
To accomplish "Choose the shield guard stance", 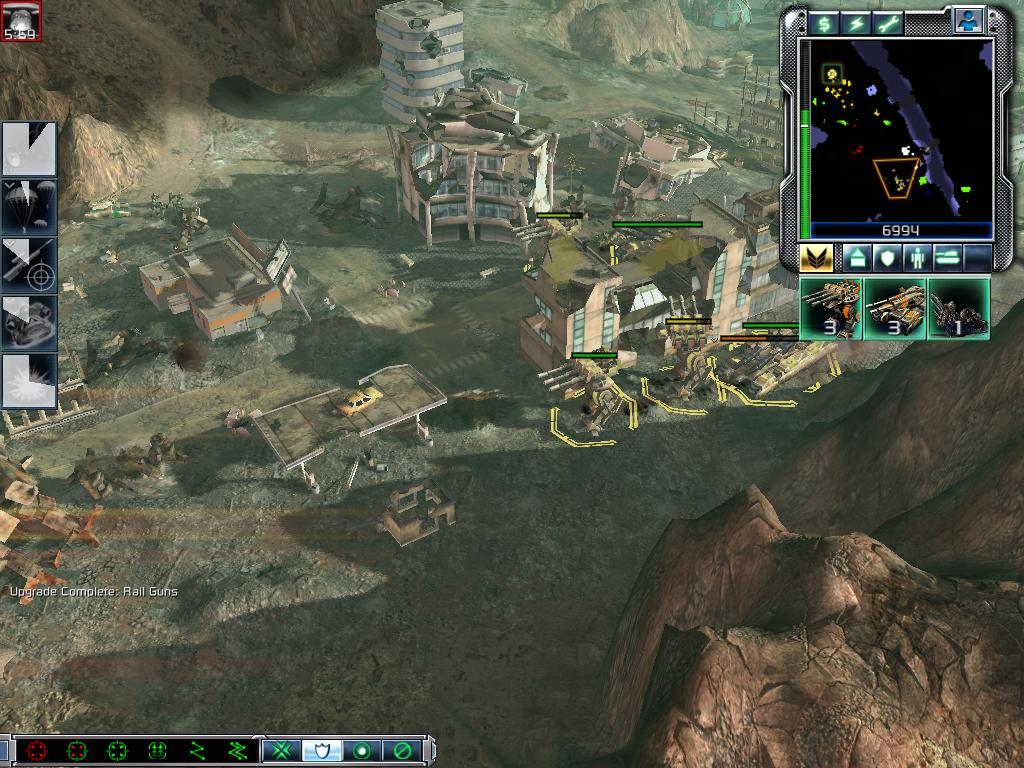I will 322,750.
